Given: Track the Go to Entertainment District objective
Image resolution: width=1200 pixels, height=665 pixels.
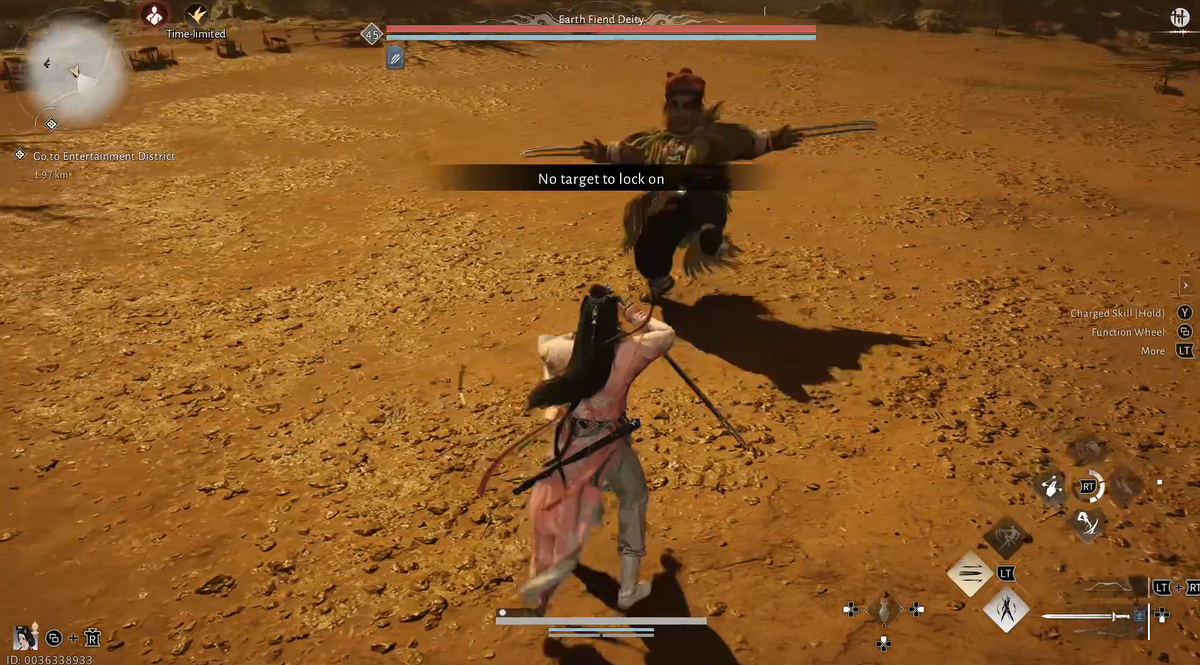Looking at the screenshot, I should [104, 156].
